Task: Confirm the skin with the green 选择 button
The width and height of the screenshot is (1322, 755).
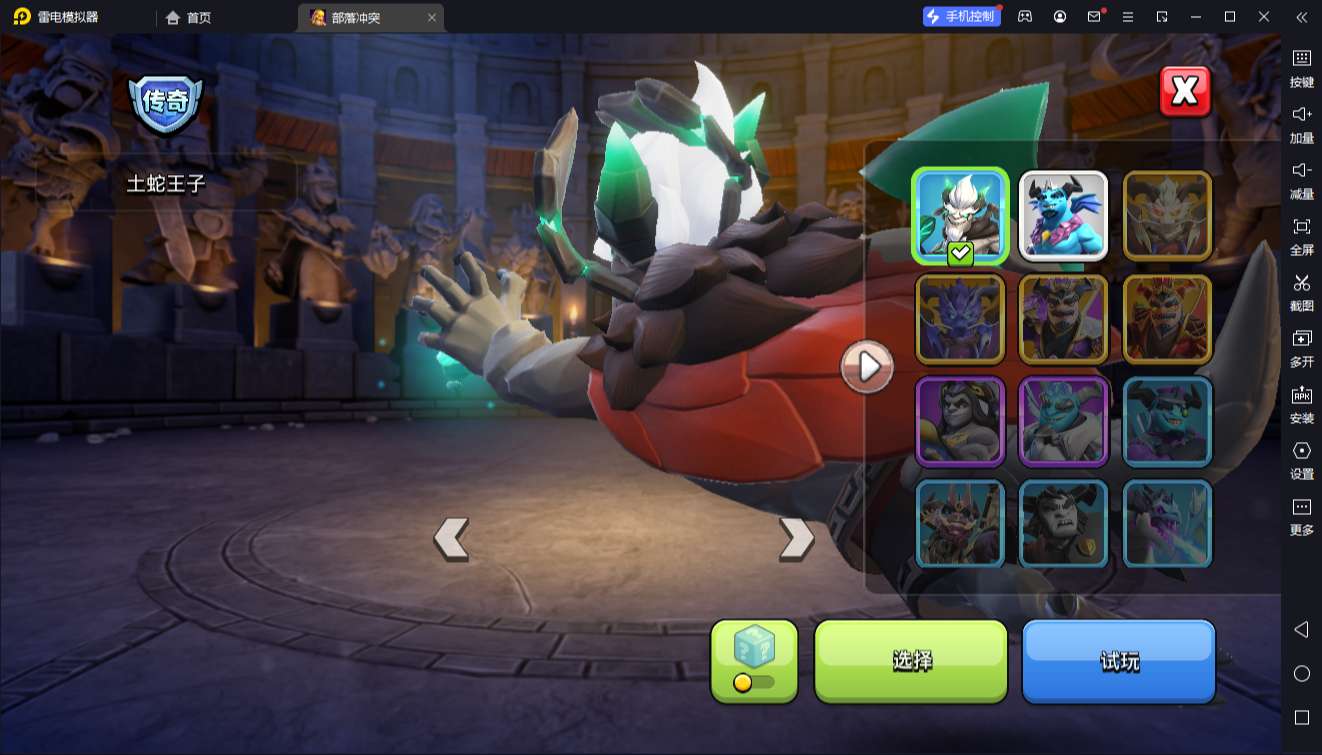Action: [x=911, y=660]
